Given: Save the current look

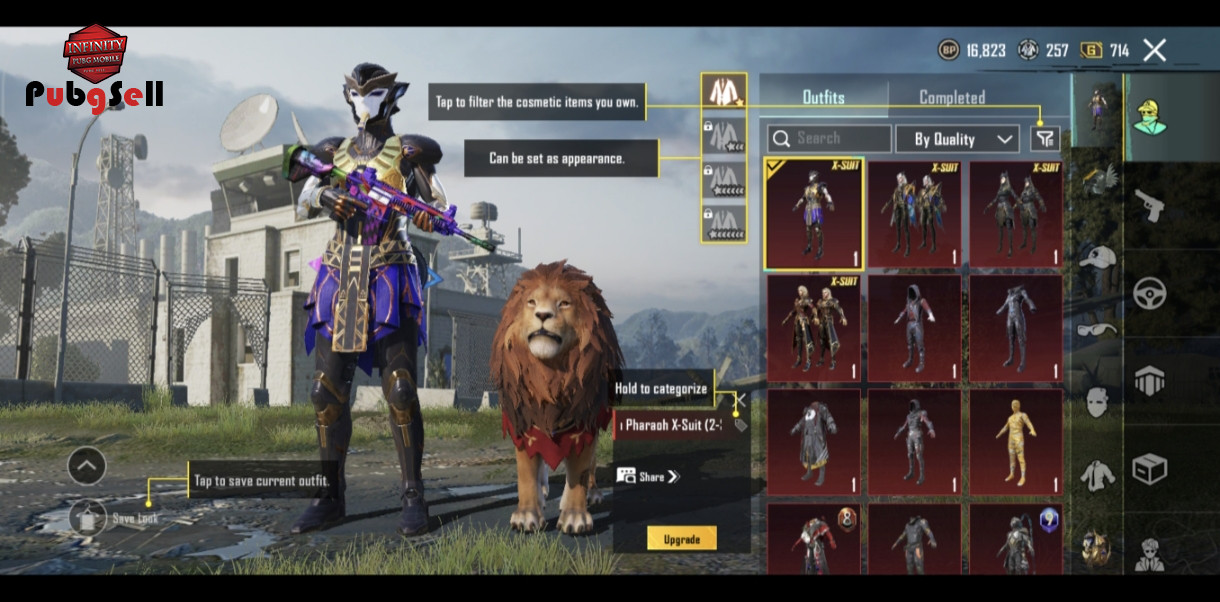Looking at the screenshot, I should pos(88,517).
